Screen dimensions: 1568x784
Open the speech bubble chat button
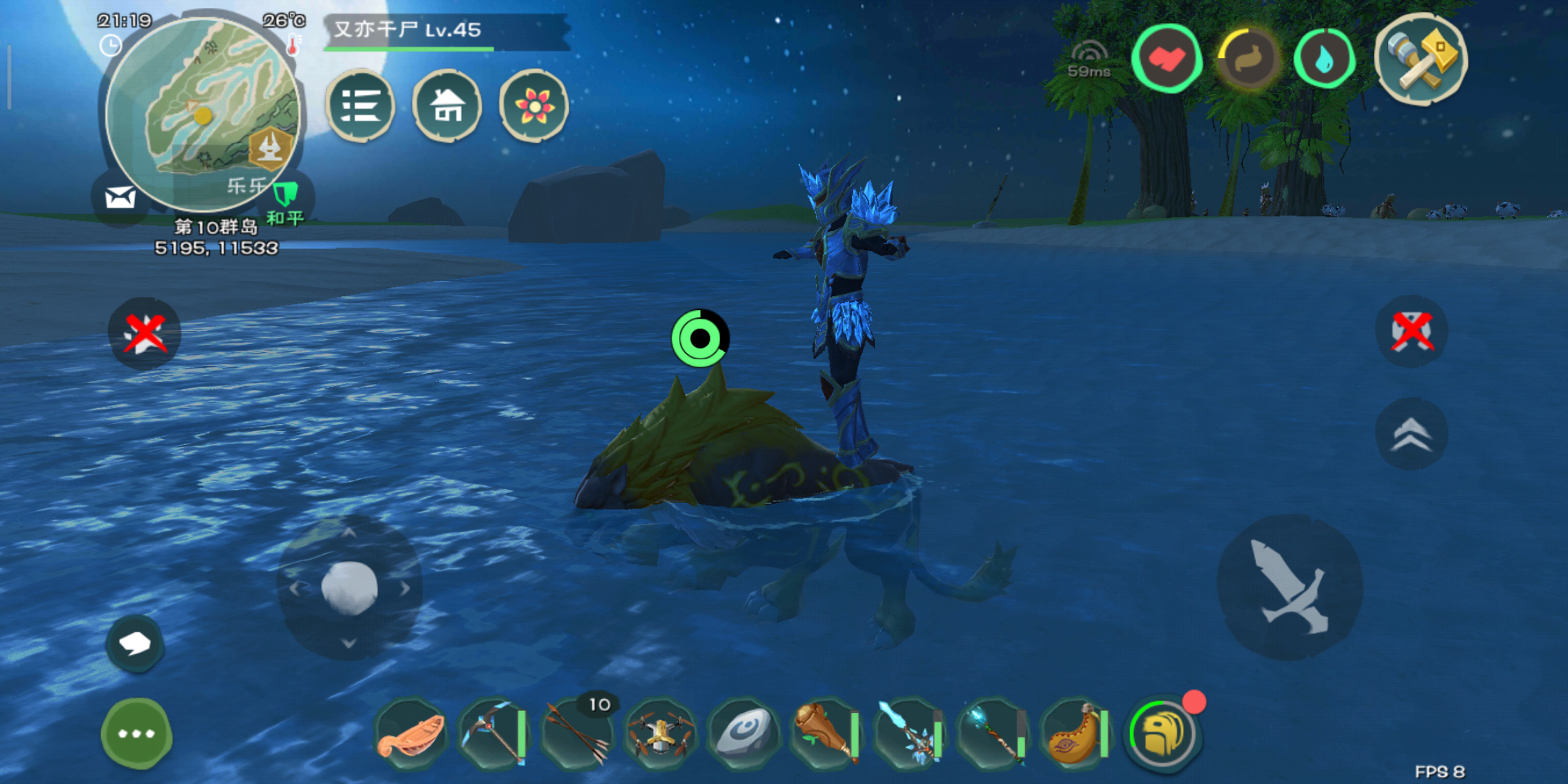pyautogui.click(x=135, y=643)
